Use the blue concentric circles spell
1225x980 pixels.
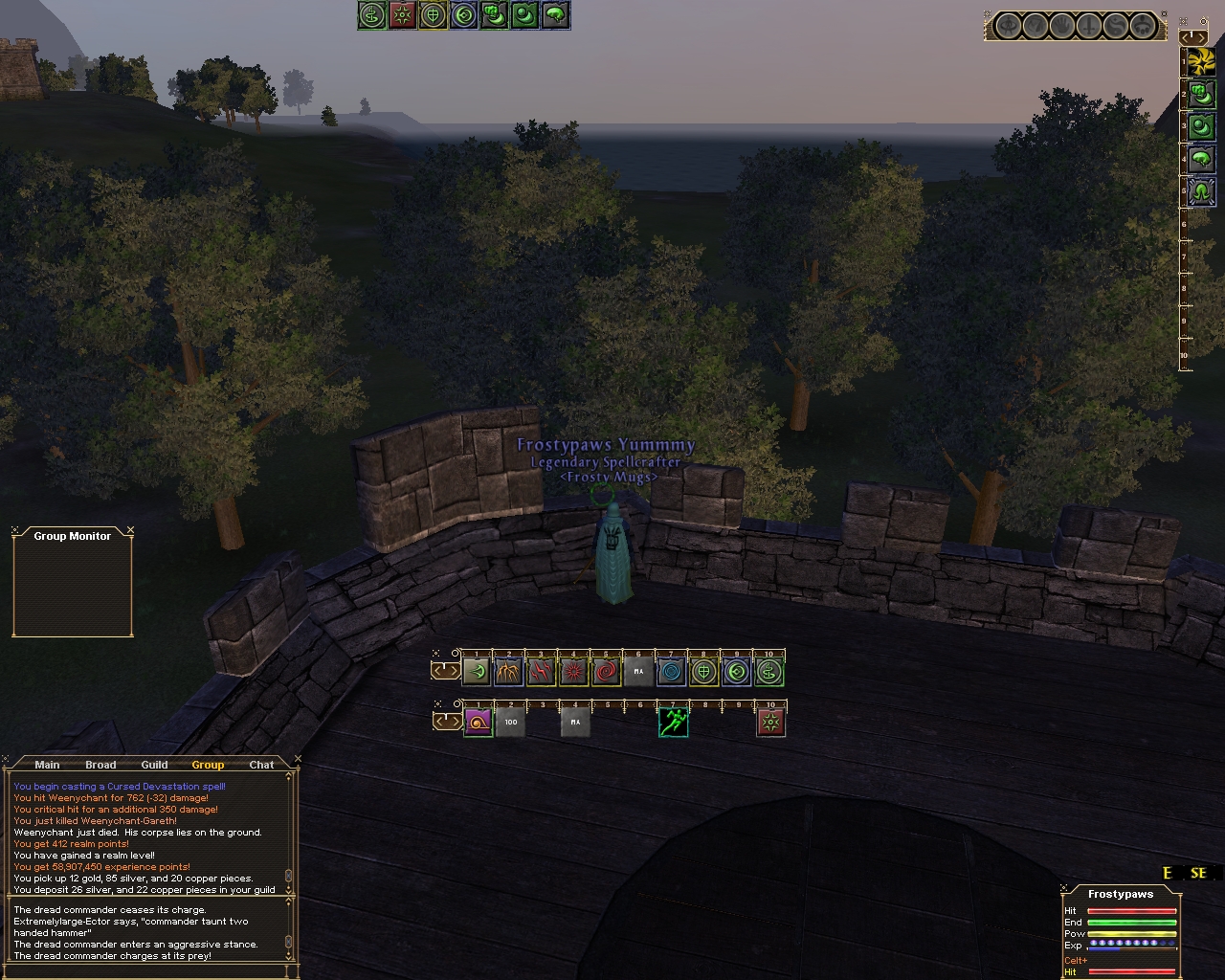coord(672,672)
